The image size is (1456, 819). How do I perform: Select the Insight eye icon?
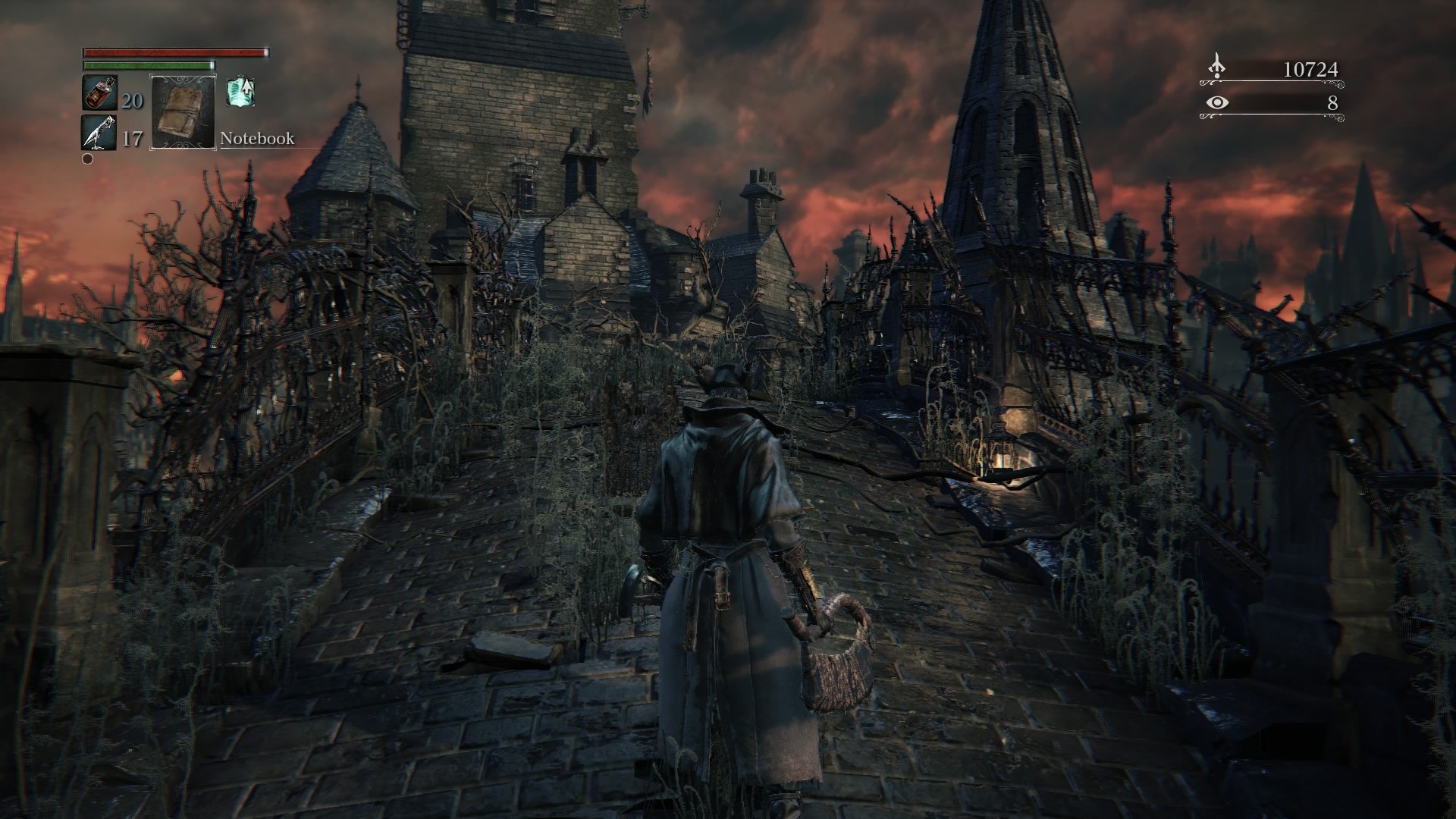click(1217, 102)
